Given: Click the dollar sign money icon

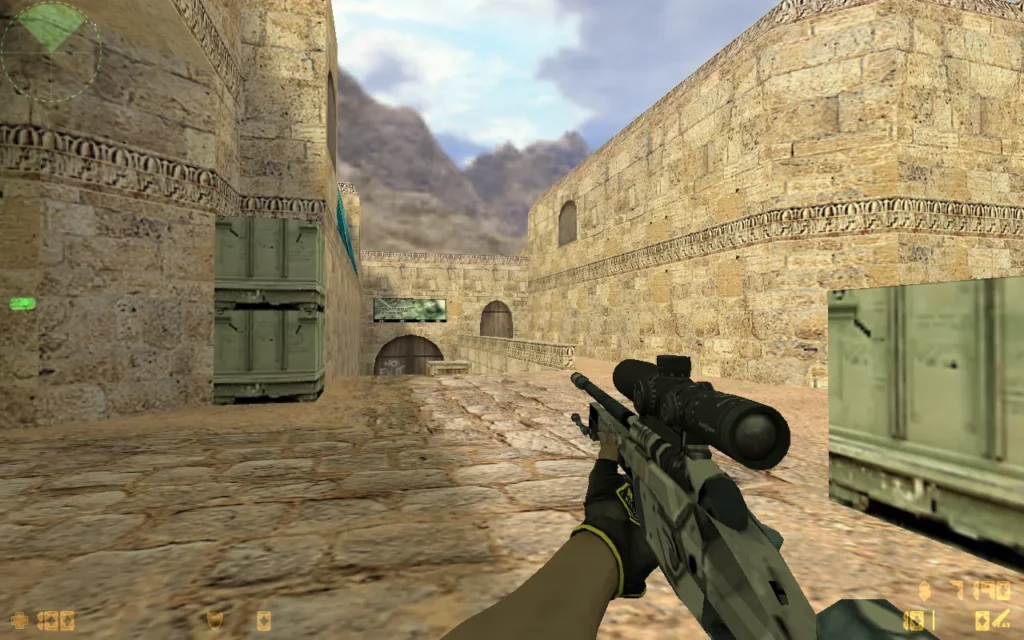Looking at the screenshot, I should 924,589.
